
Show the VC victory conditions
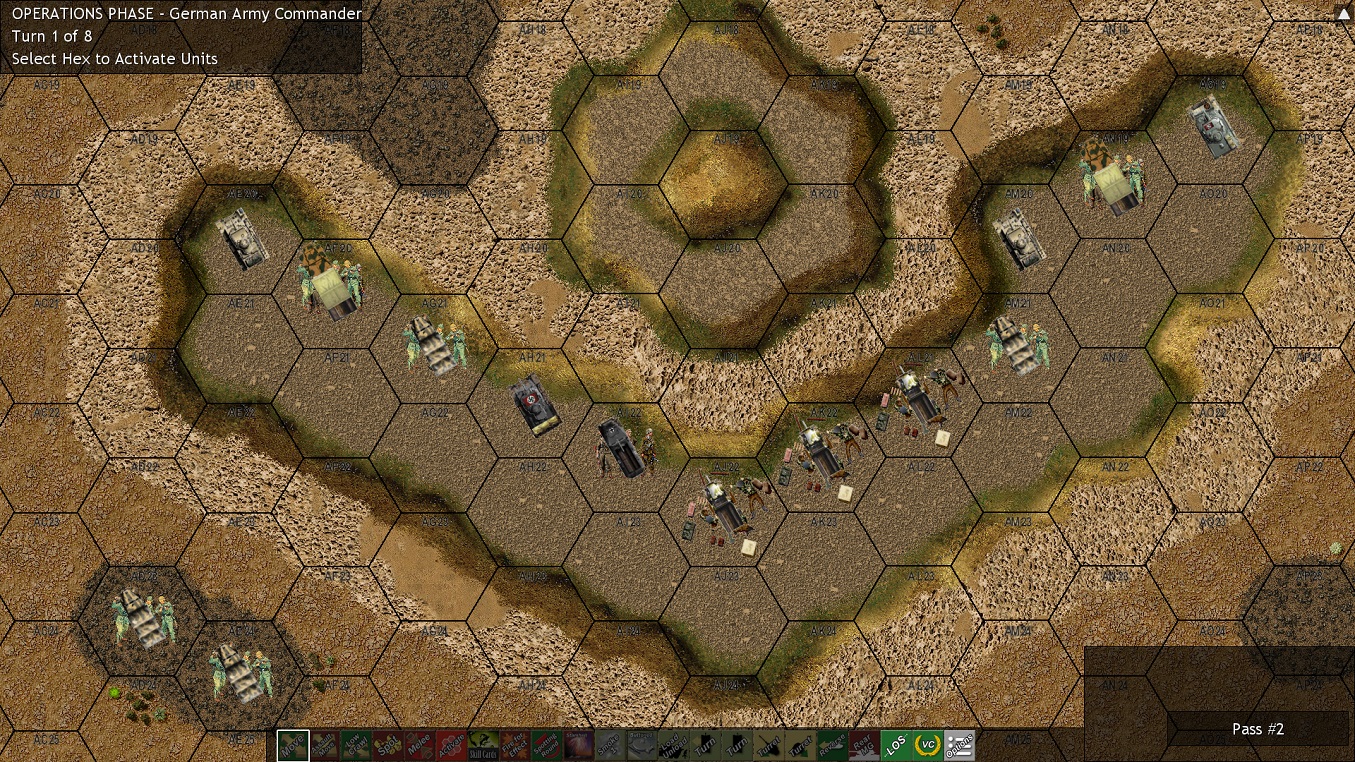[x=928, y=746]
